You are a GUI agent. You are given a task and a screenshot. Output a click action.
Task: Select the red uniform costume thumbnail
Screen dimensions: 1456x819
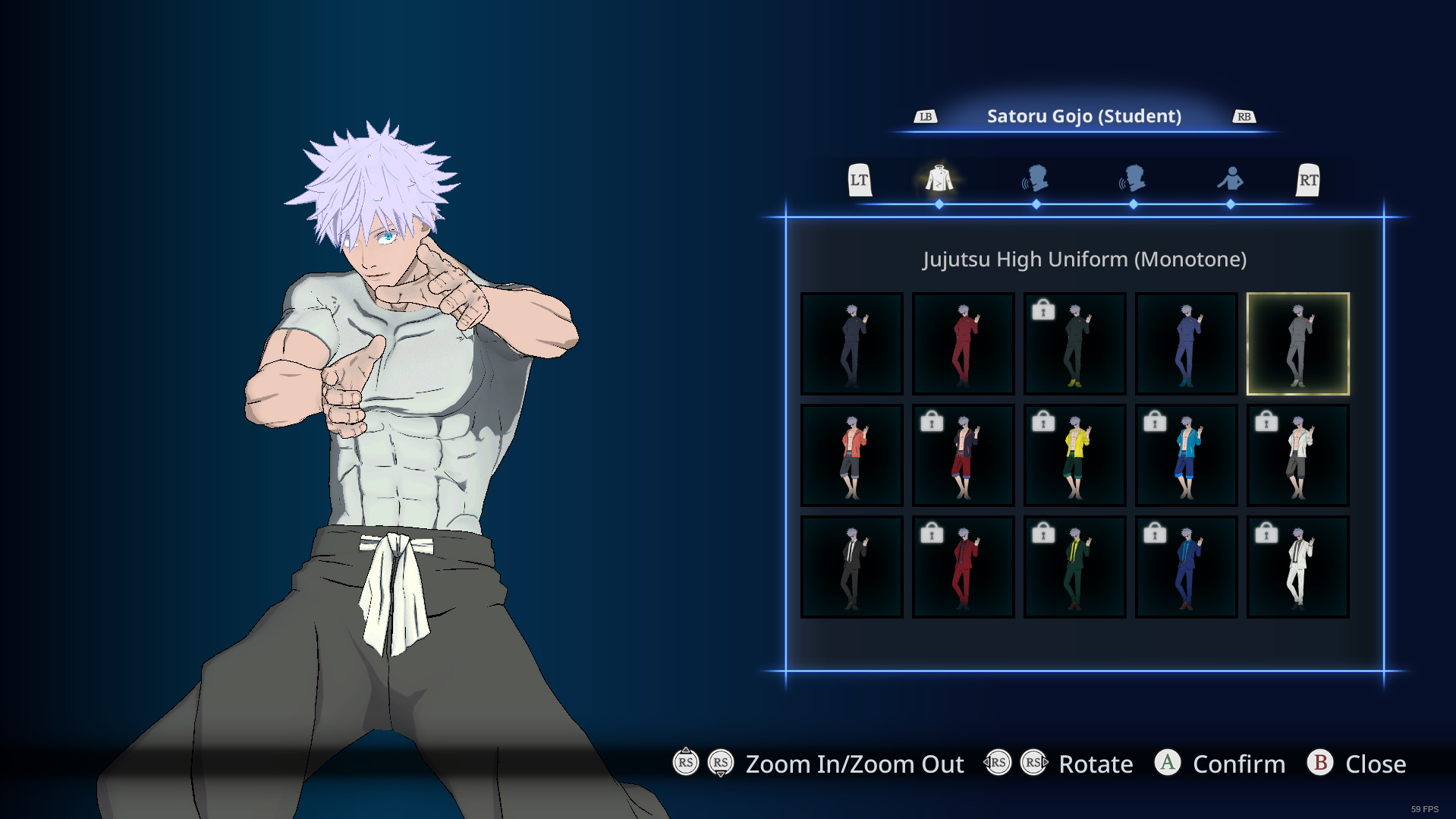pyautogui.click(x=963, y=343)
